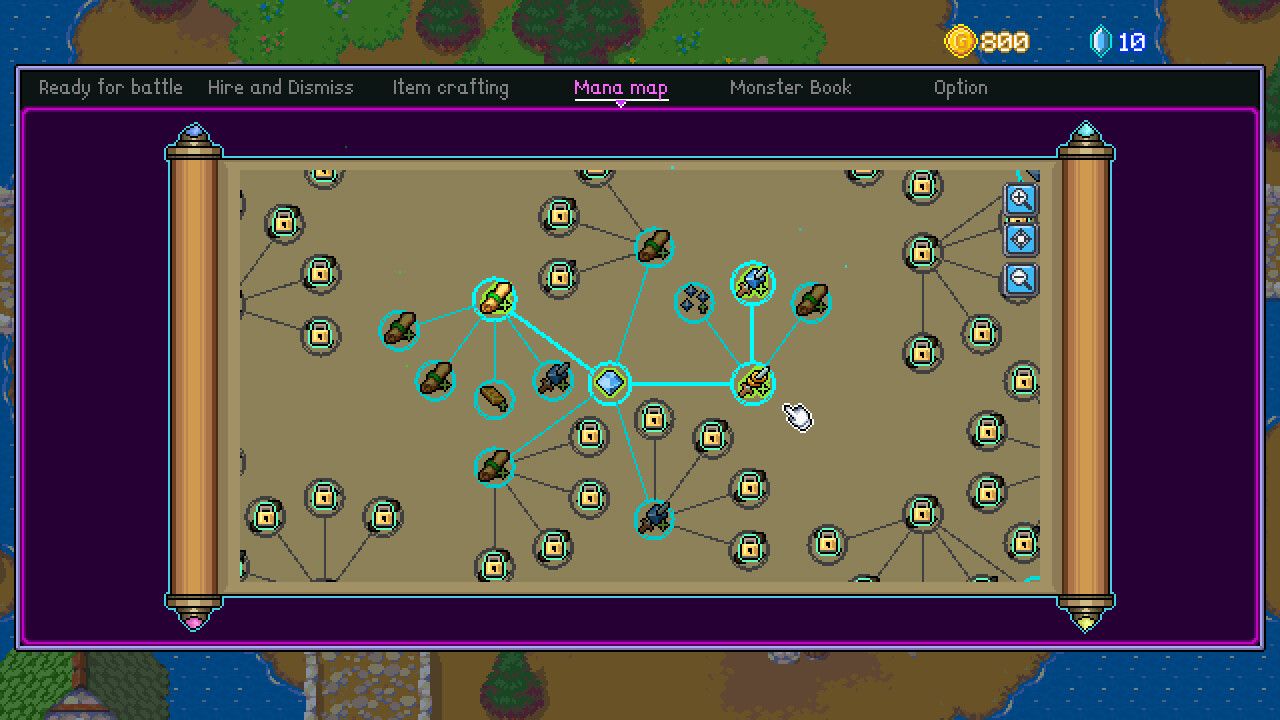Select the wooden club skill node
The height and width of the screenshot is (720, 1280).
coord(492,397)
